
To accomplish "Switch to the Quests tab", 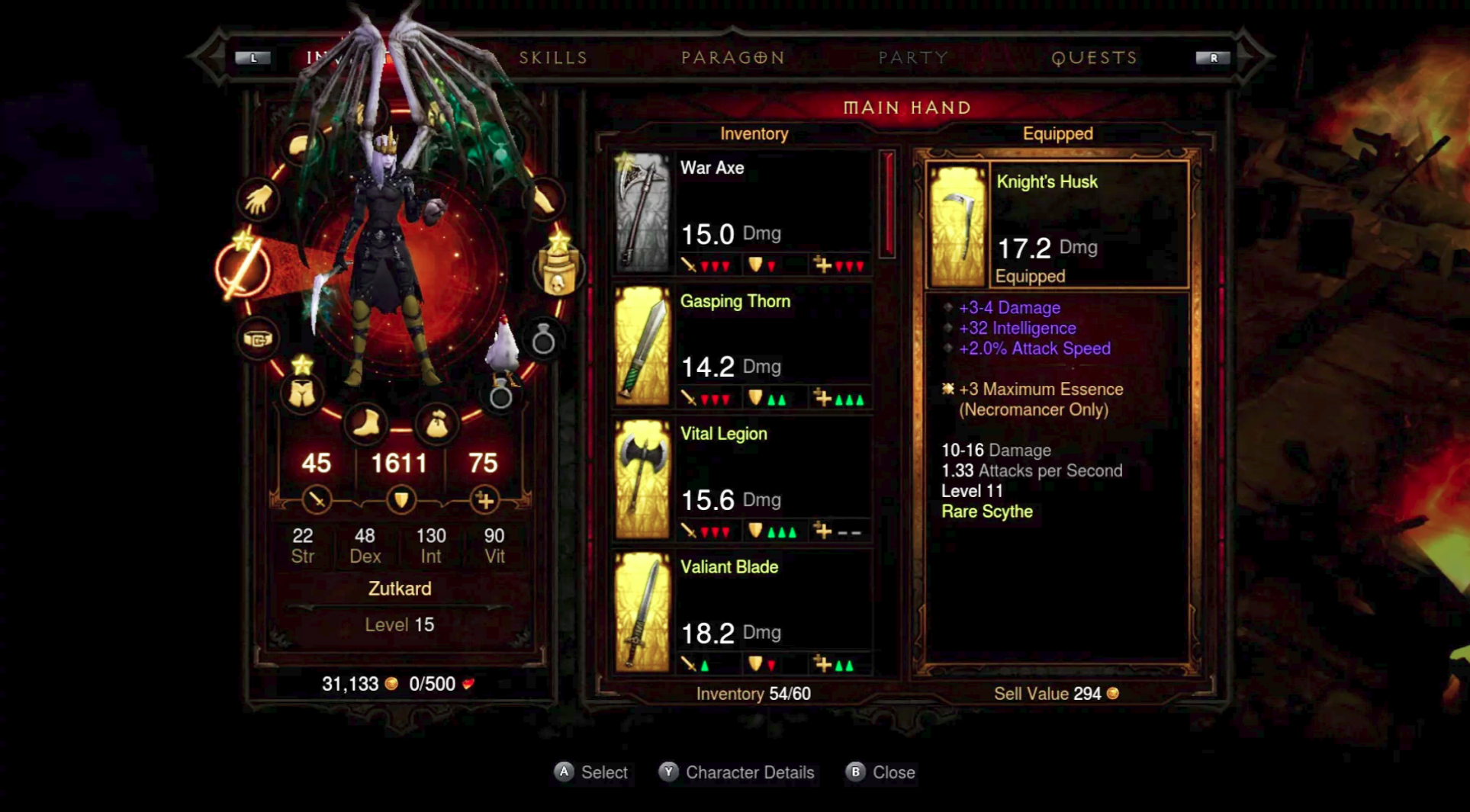I will click(x=1095, y=56).
